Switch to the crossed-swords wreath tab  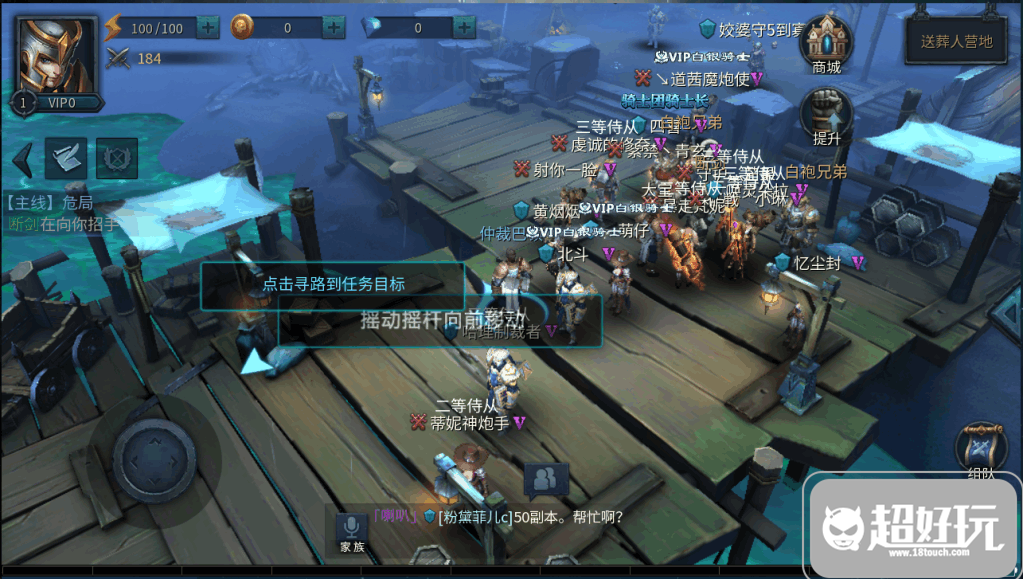point(116,158)
